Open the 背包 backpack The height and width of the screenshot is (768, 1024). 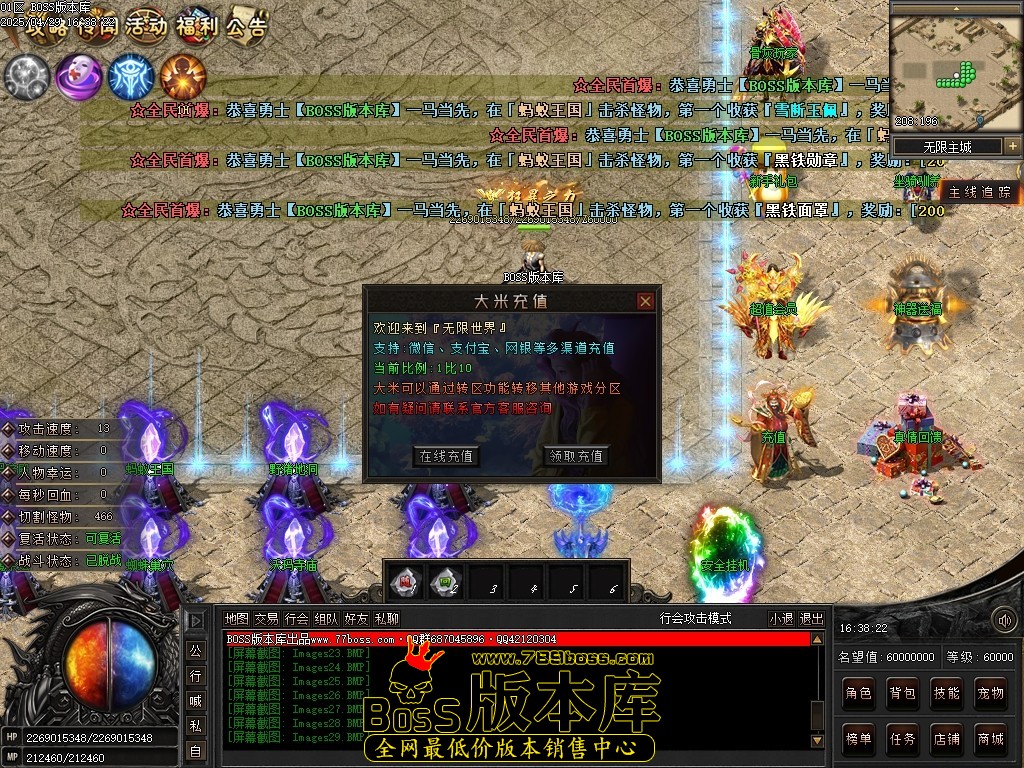903,692
